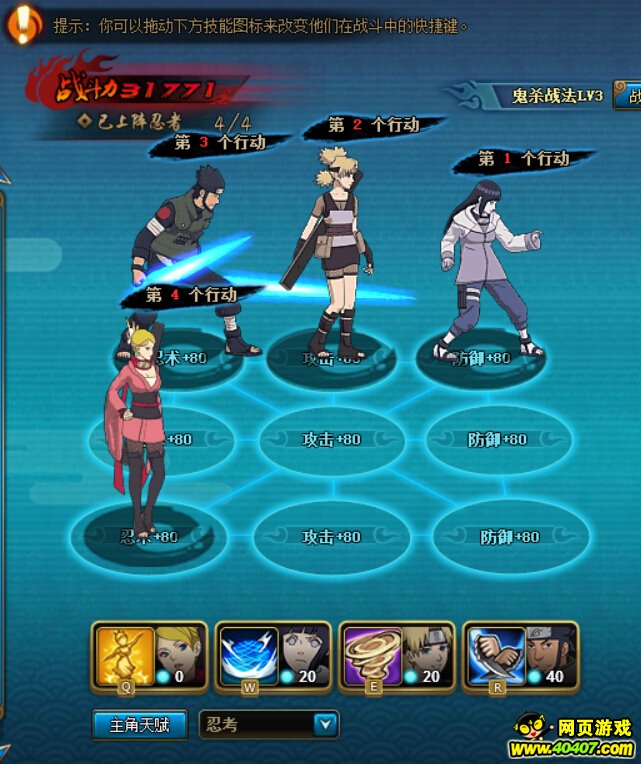Click Asuma's portrait in the skill bar
This screenshot has width=641, height=764.
[548, 648]
